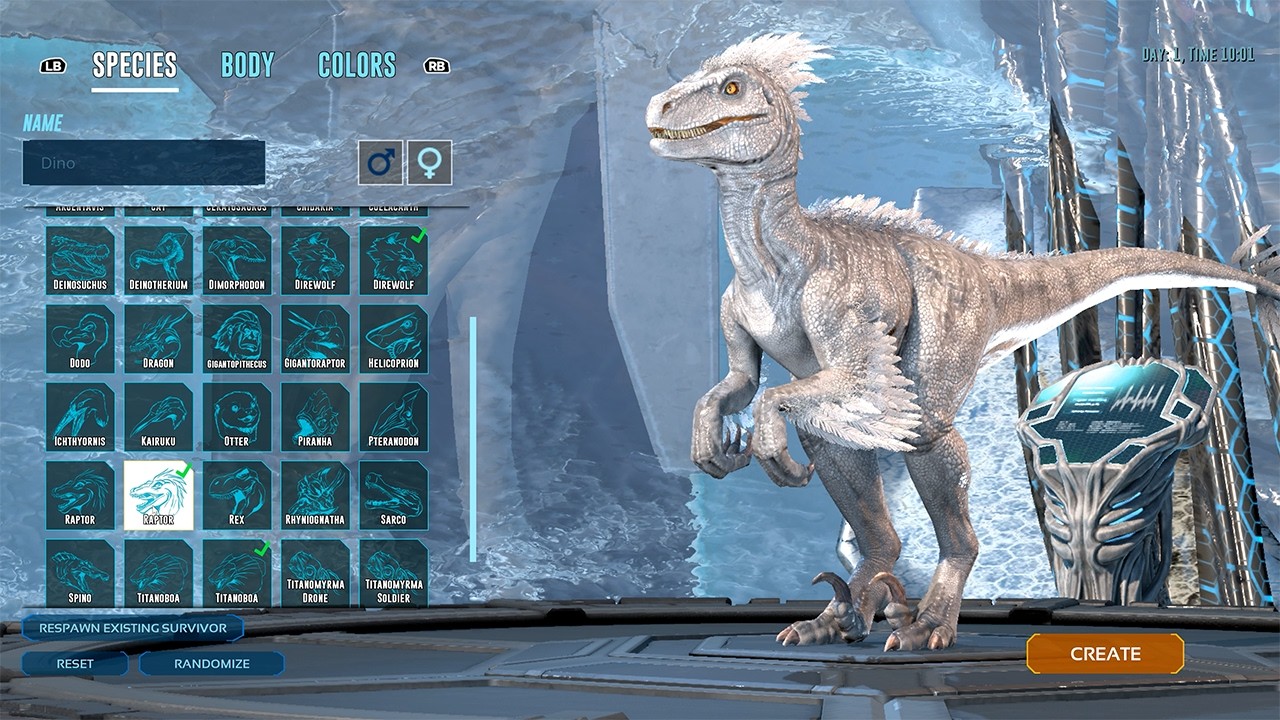Switch to the Body tab

click(247, 66)
